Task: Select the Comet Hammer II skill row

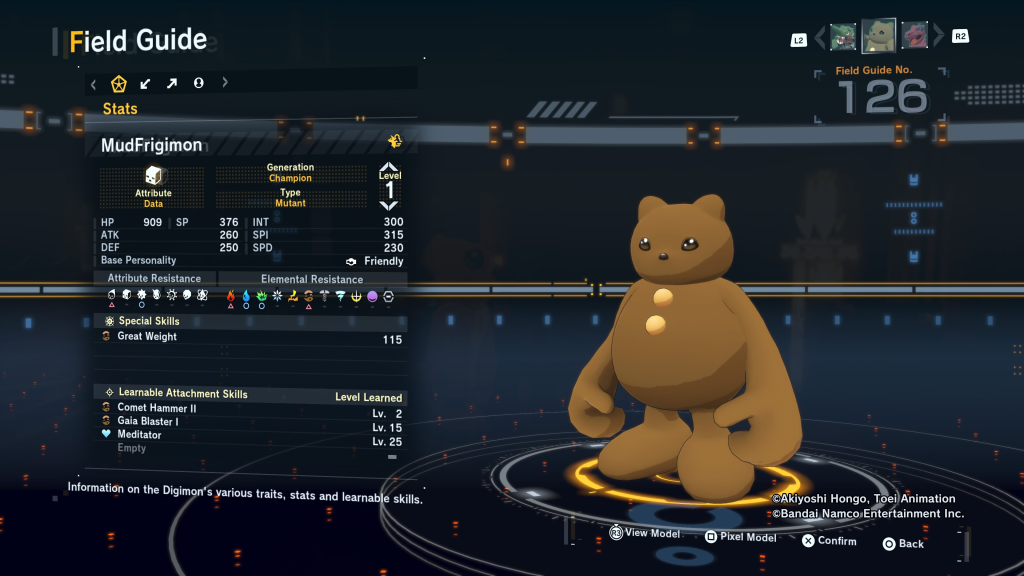Action: click(250, 409)
